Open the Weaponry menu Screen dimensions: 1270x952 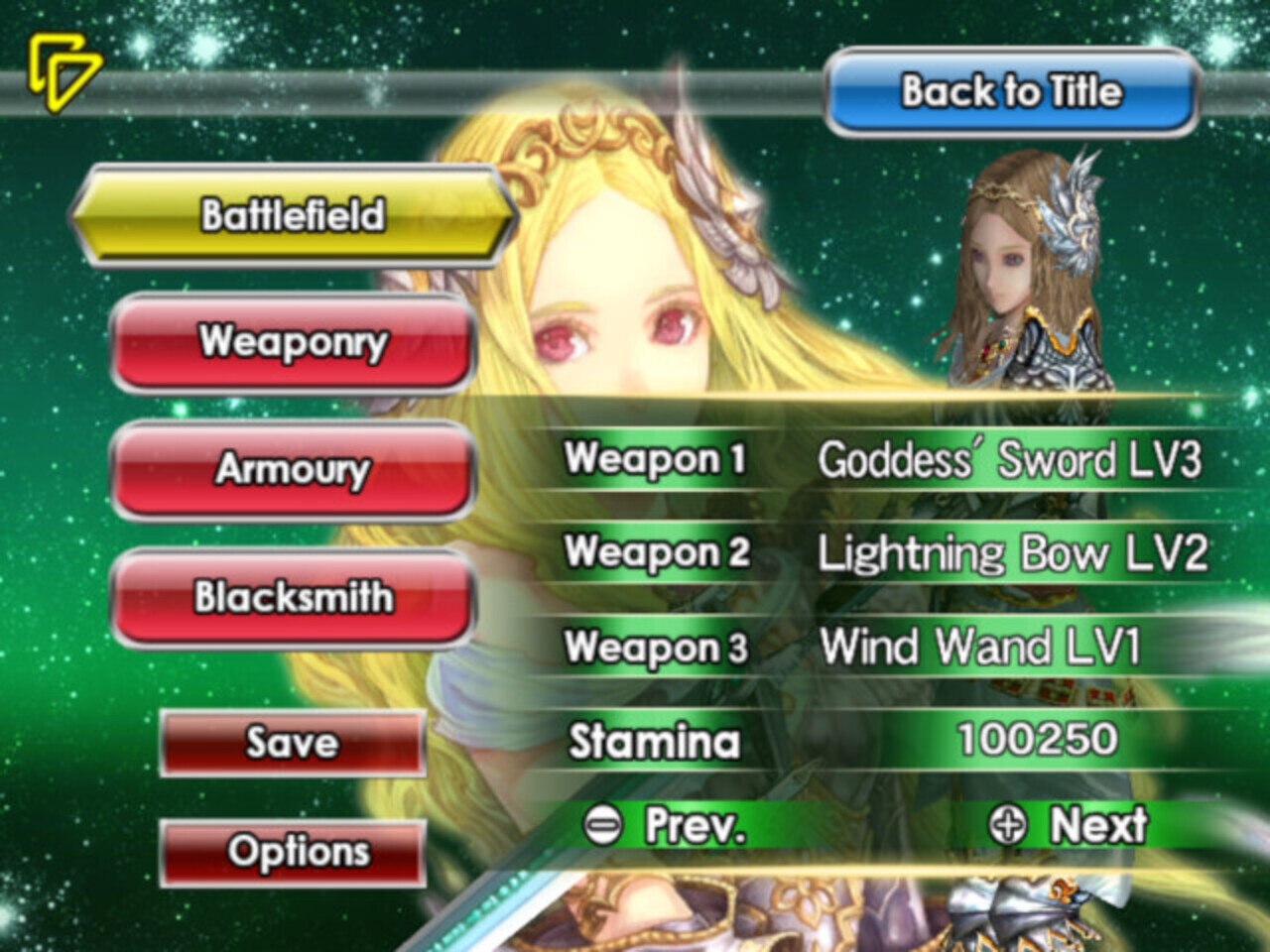(293, 342)
